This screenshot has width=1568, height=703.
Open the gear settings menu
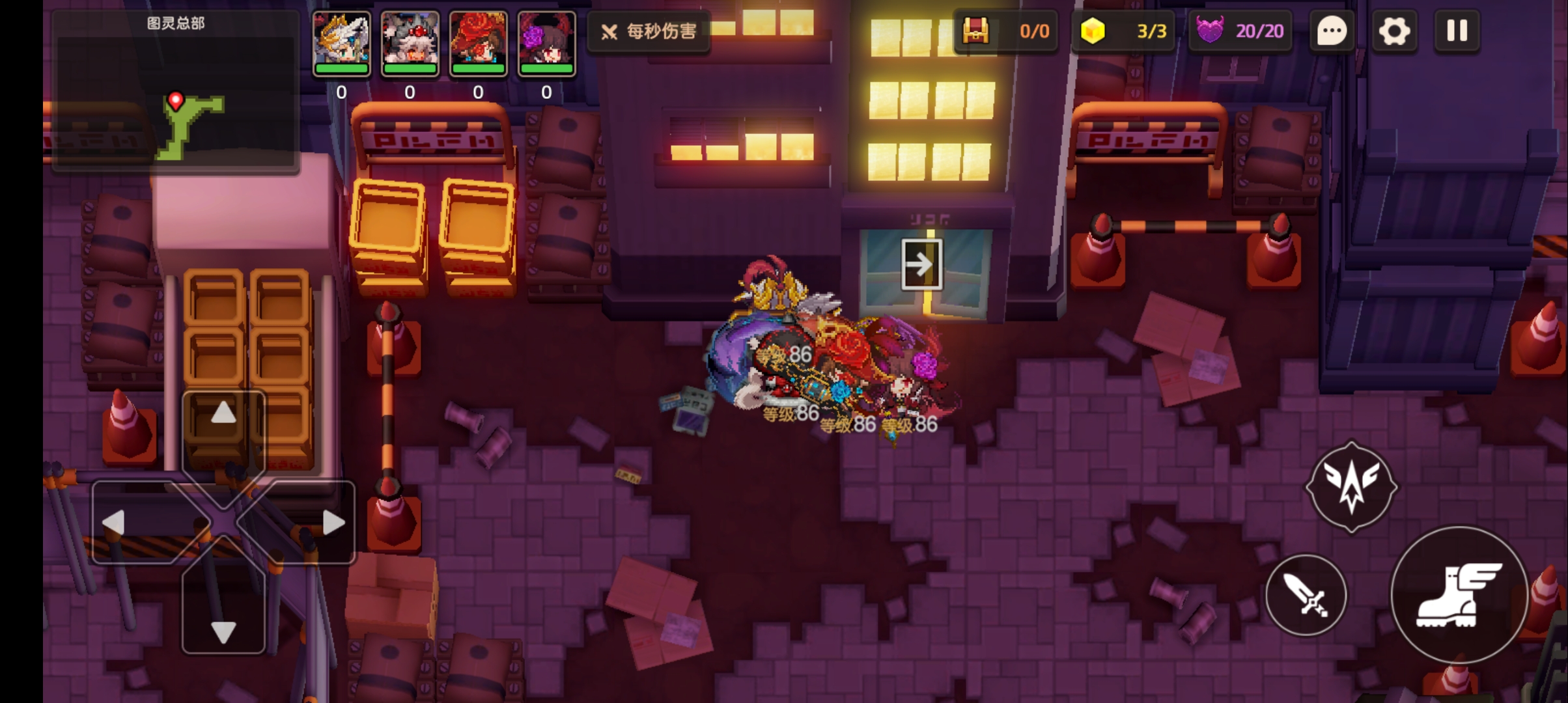(x=1393, y=31)
